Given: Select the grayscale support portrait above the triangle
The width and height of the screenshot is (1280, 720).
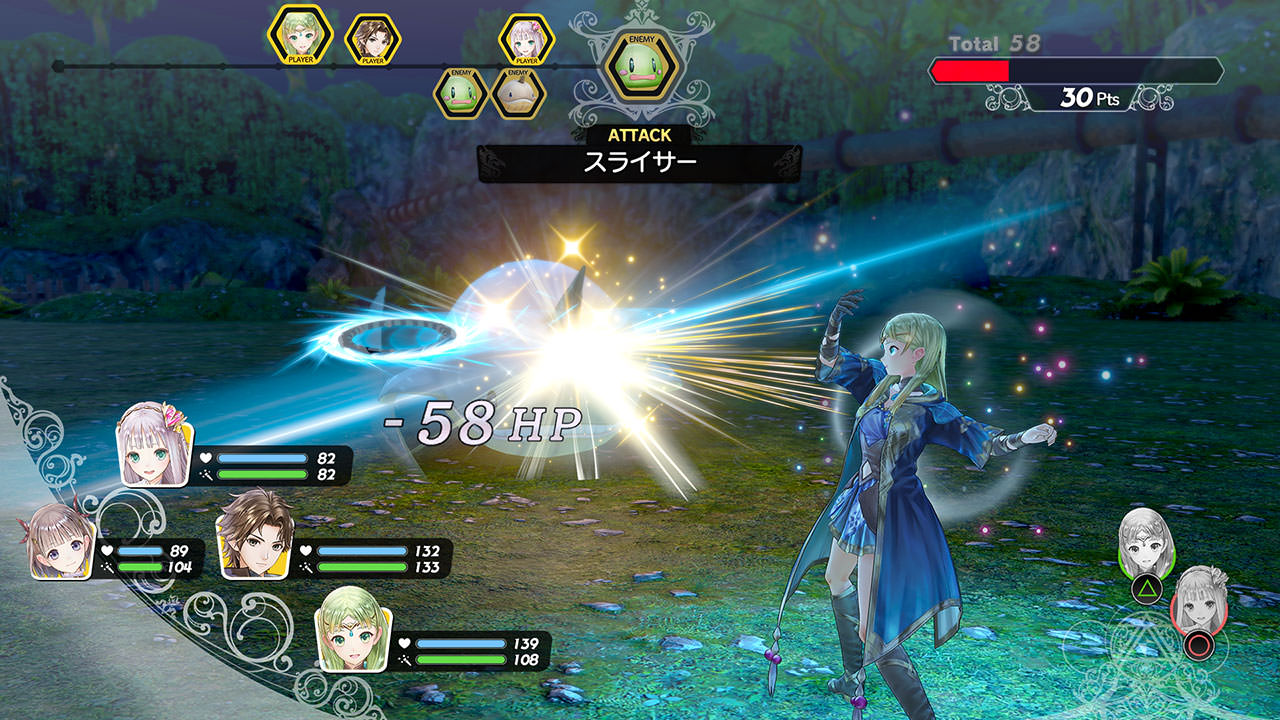Looking at the screenshot, I should coord(1146,541).
